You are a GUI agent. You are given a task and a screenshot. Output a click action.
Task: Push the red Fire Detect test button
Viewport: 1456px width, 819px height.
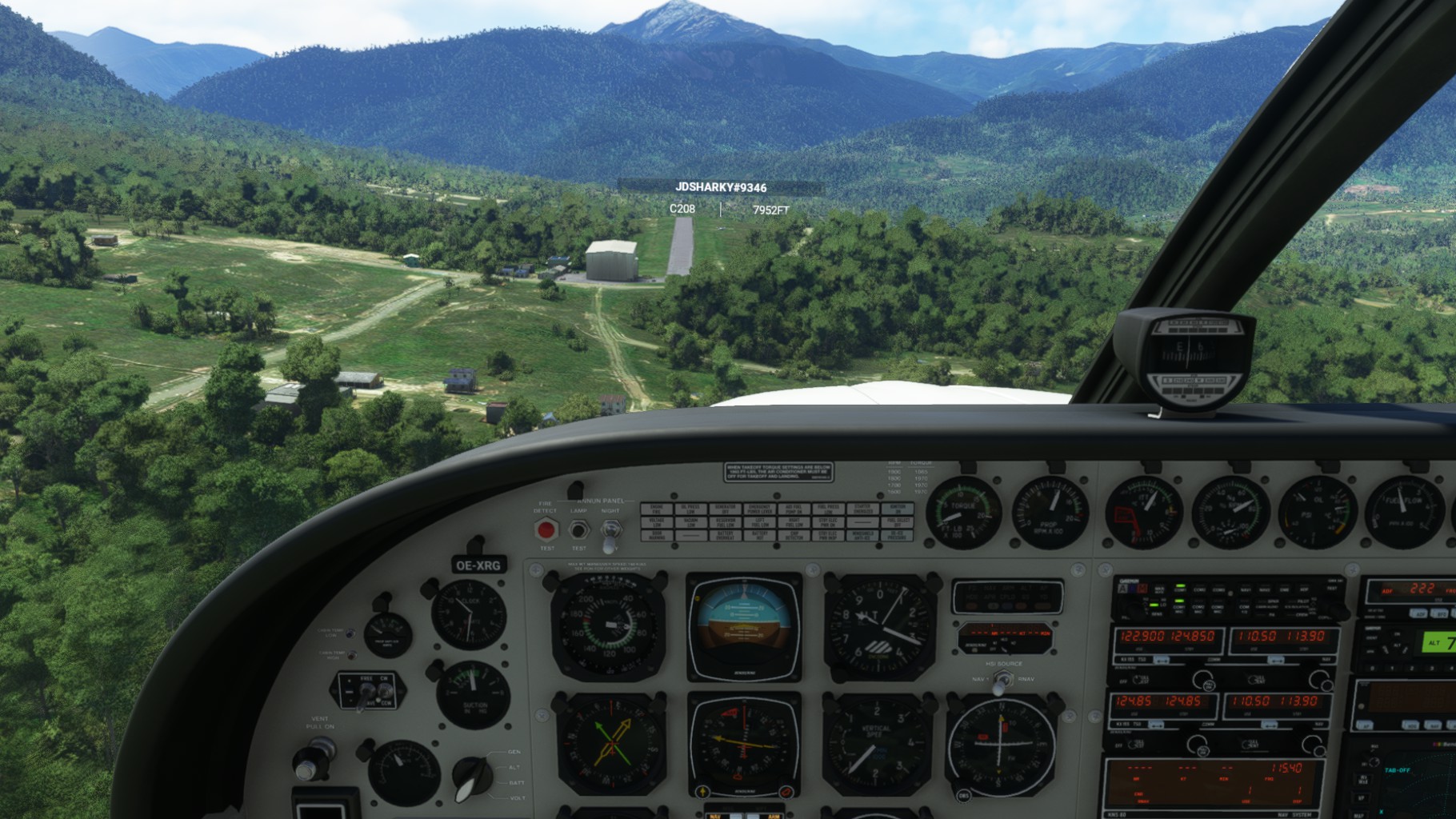(x=546, y=529)
